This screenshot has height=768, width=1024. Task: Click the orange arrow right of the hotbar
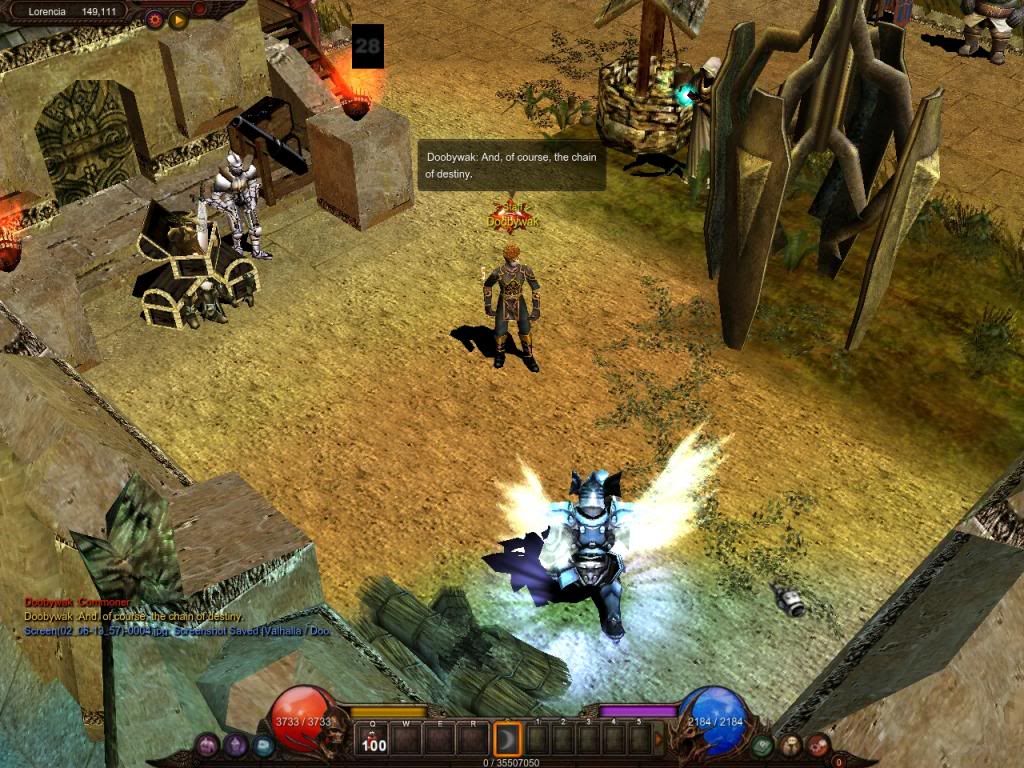tap(658, 740)
